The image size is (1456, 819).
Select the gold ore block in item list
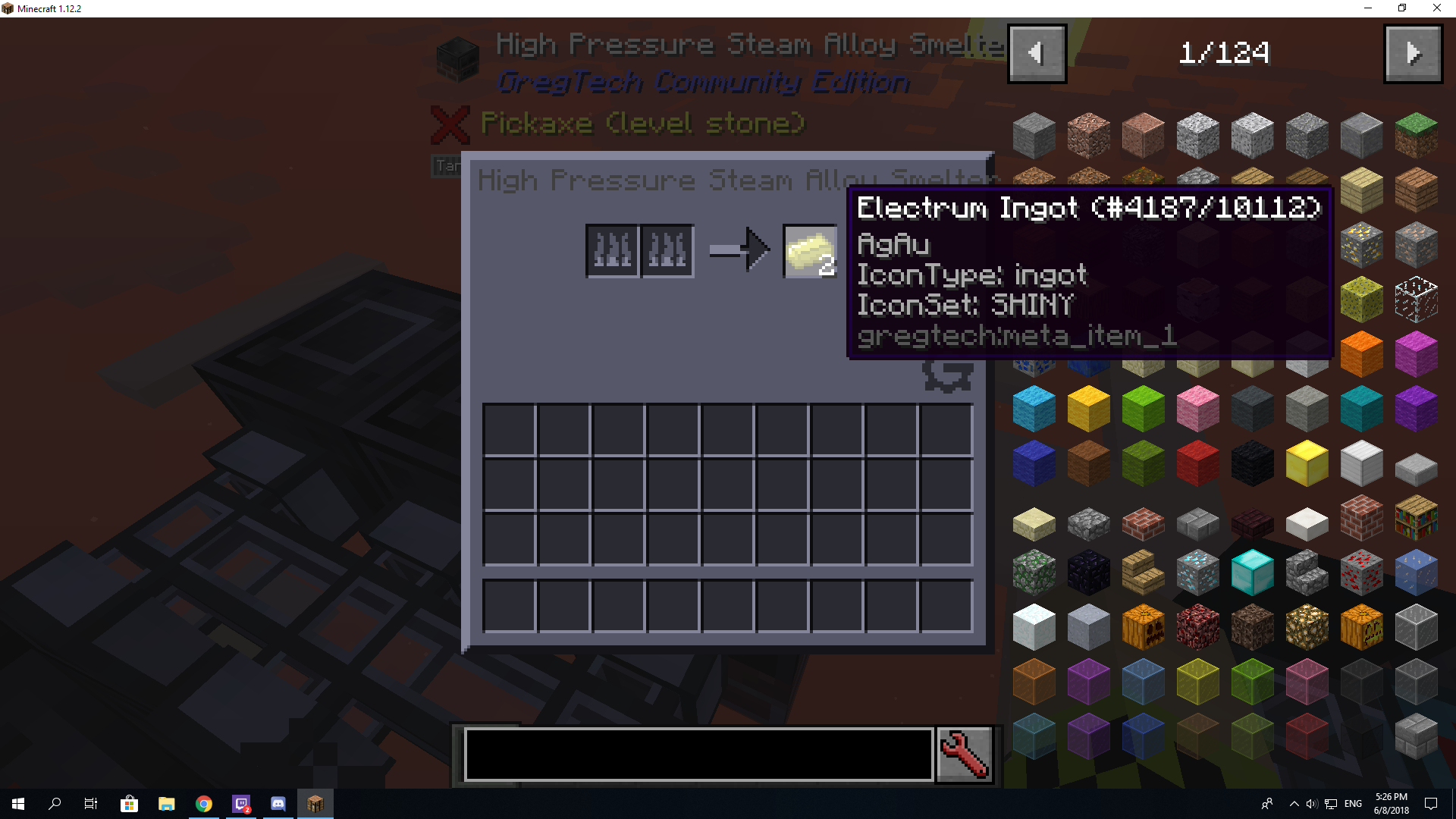pos(1361,244)
